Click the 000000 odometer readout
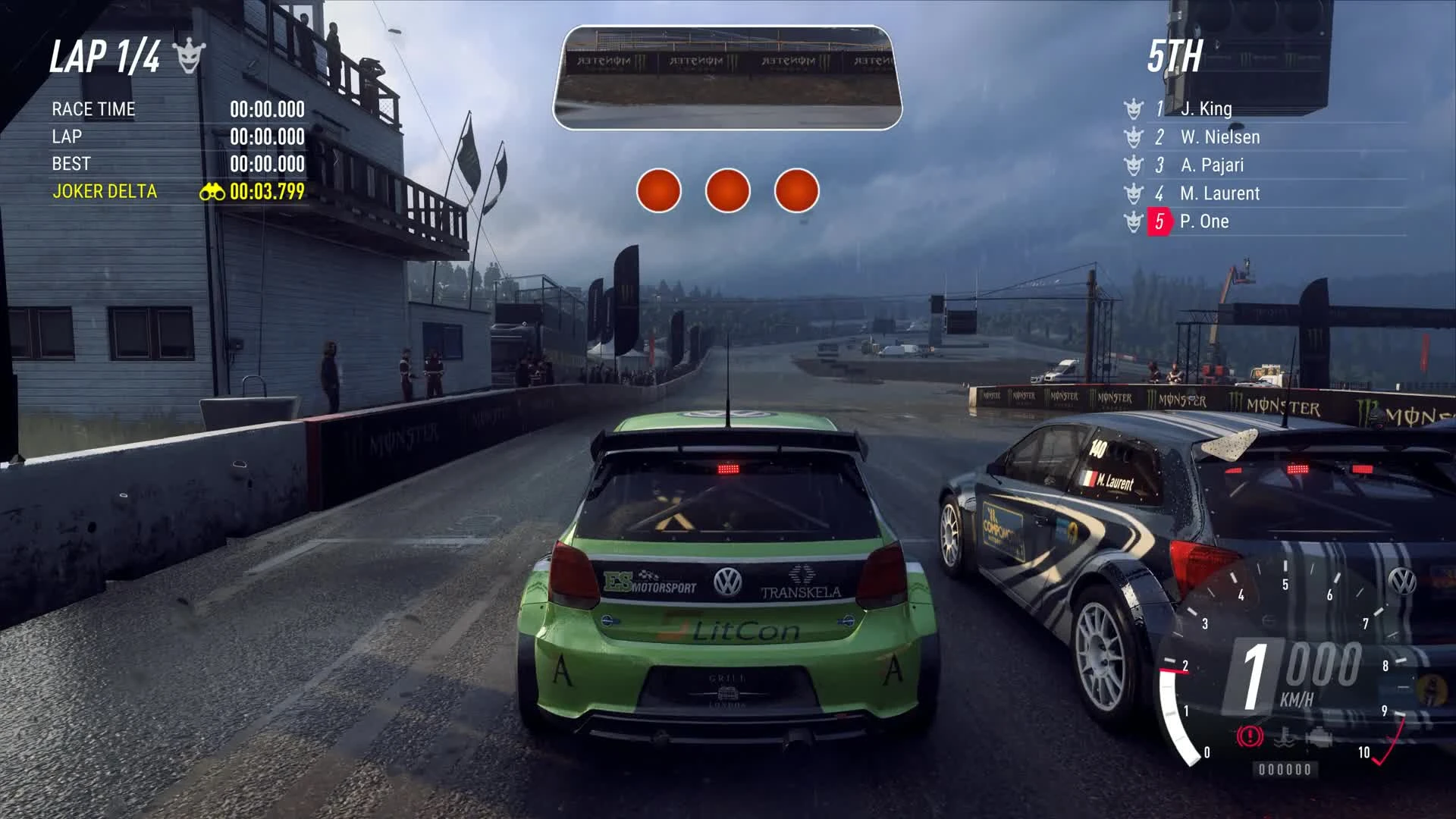Viewport: 1456px width, 819px height. click(x=1285, y=770)
